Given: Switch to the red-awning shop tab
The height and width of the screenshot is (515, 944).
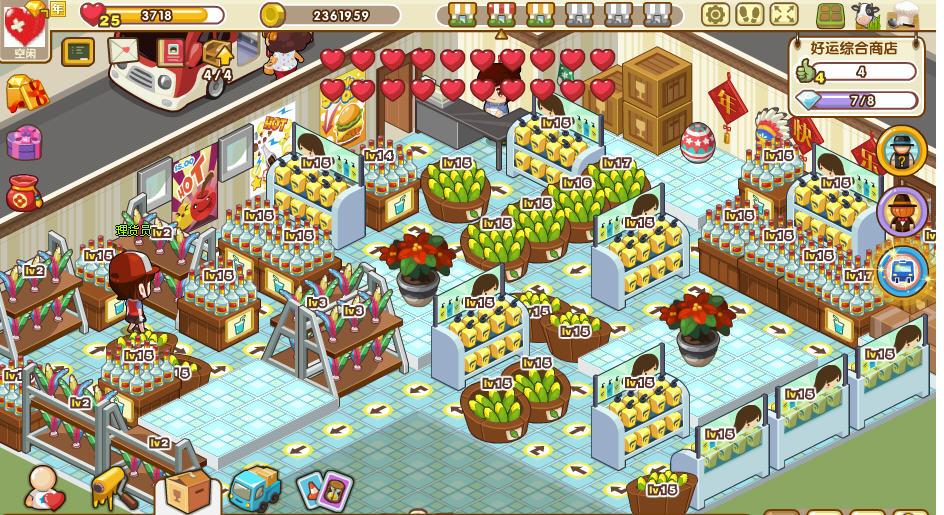Looking at the screenshot, I should 501,14.
